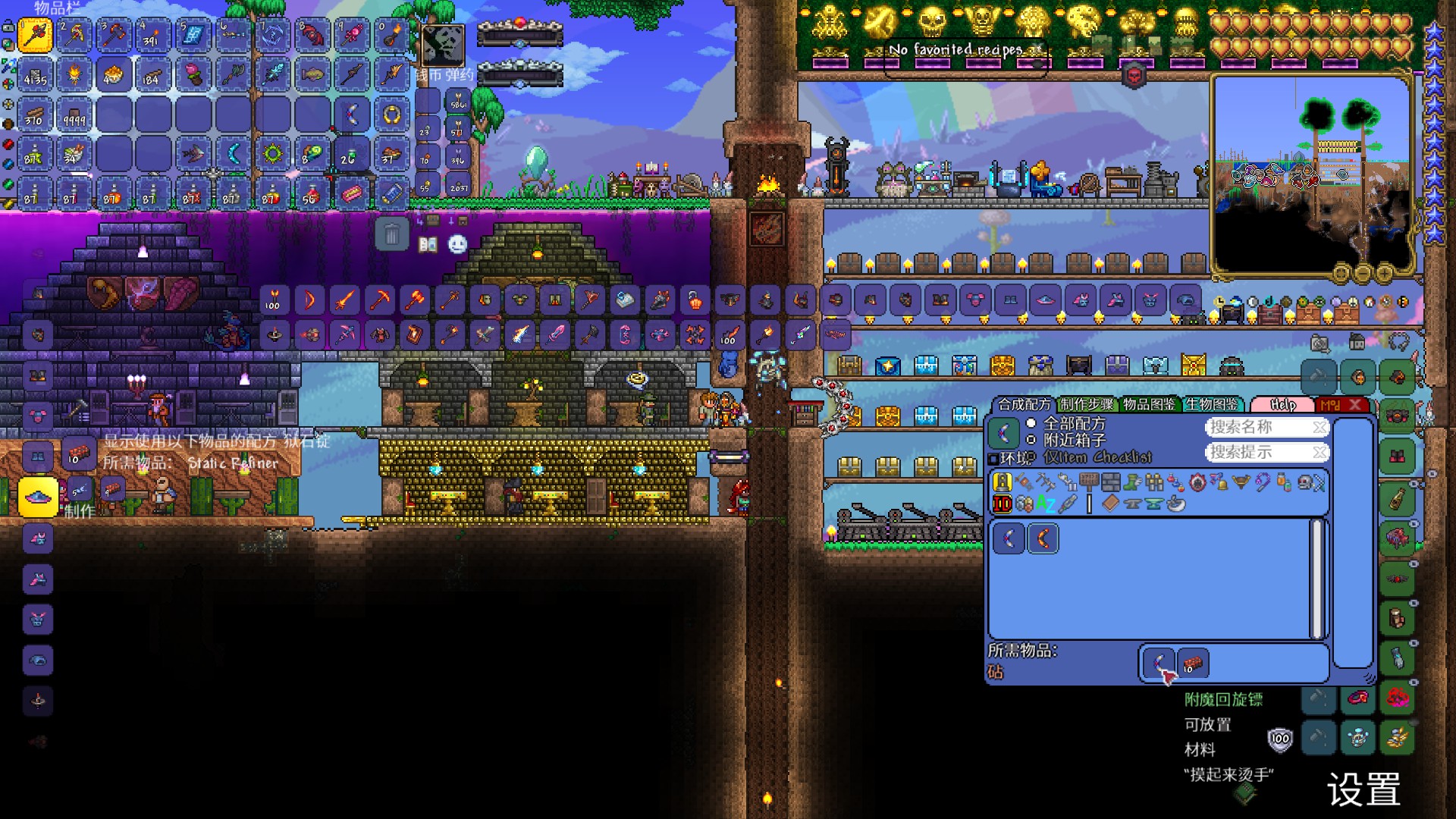Image resolution: width=1456 pixels, height=819 pixels.
Task: Sort recipes with the red ID button
Action: [x=1003, y=504]
